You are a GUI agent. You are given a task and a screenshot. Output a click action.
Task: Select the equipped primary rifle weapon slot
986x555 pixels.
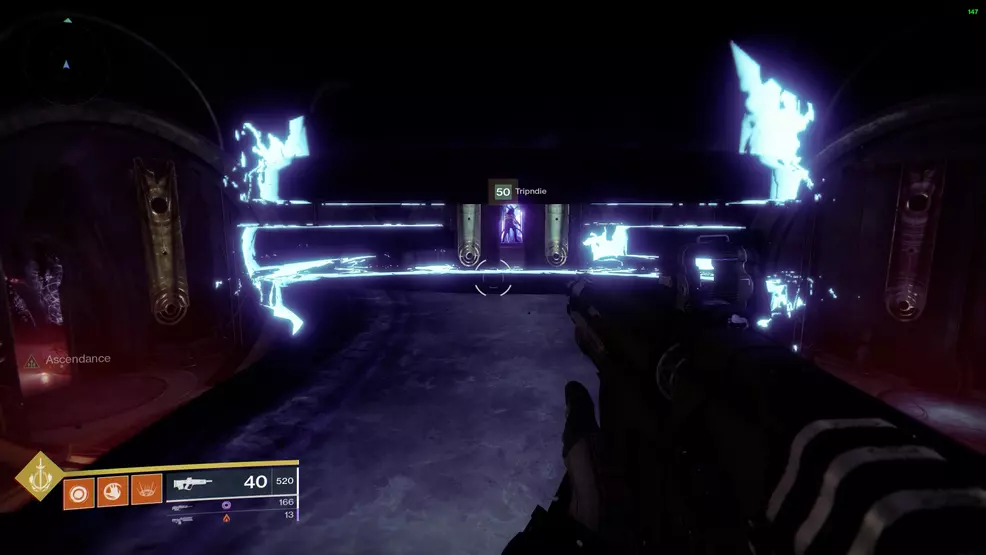pos(232,483)
